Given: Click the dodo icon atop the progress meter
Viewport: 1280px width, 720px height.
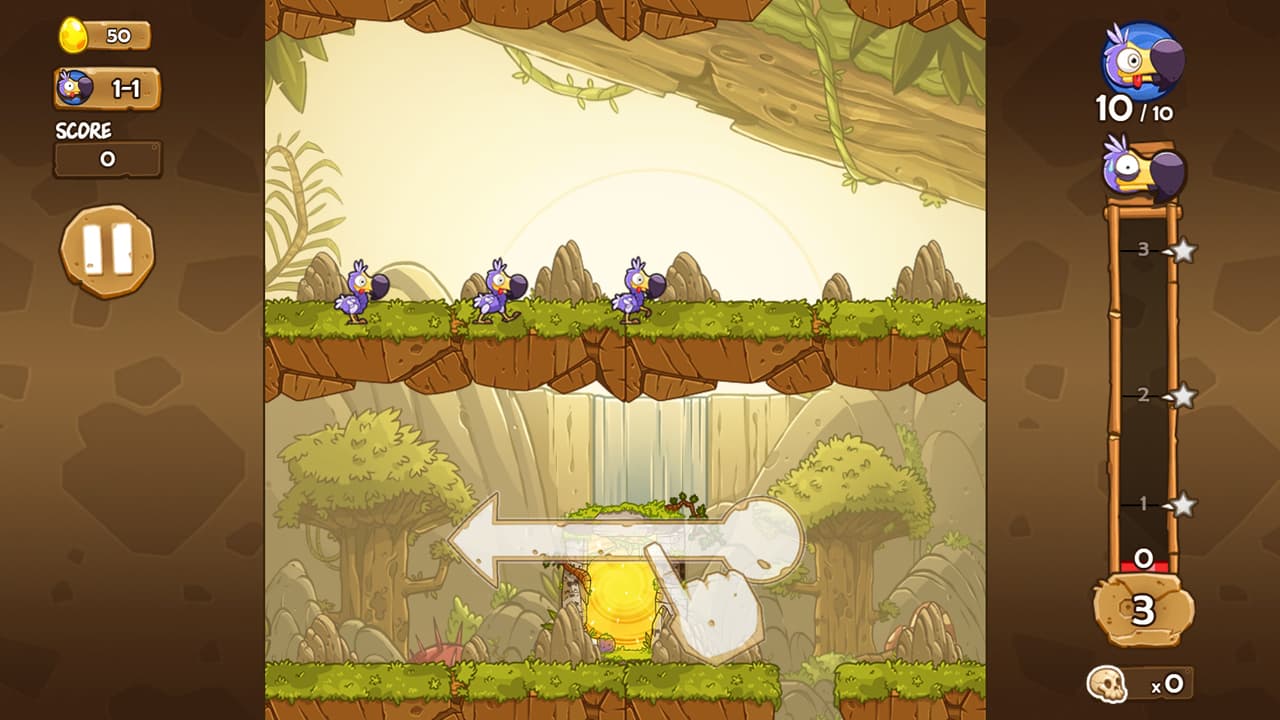Looking at the screenshot, I should coord(1139,172).
